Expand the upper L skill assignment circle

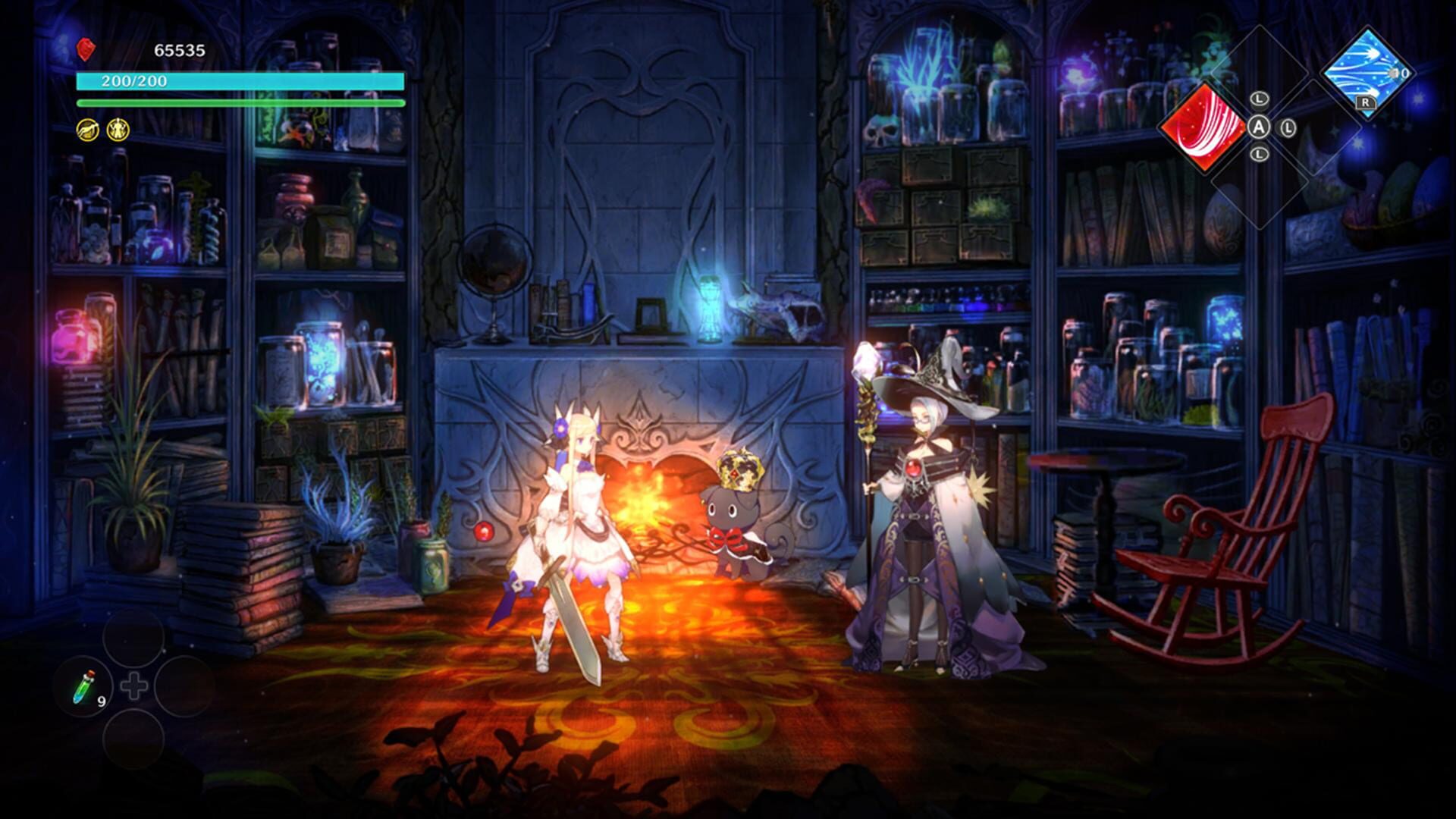click(x=1259, y=99)
